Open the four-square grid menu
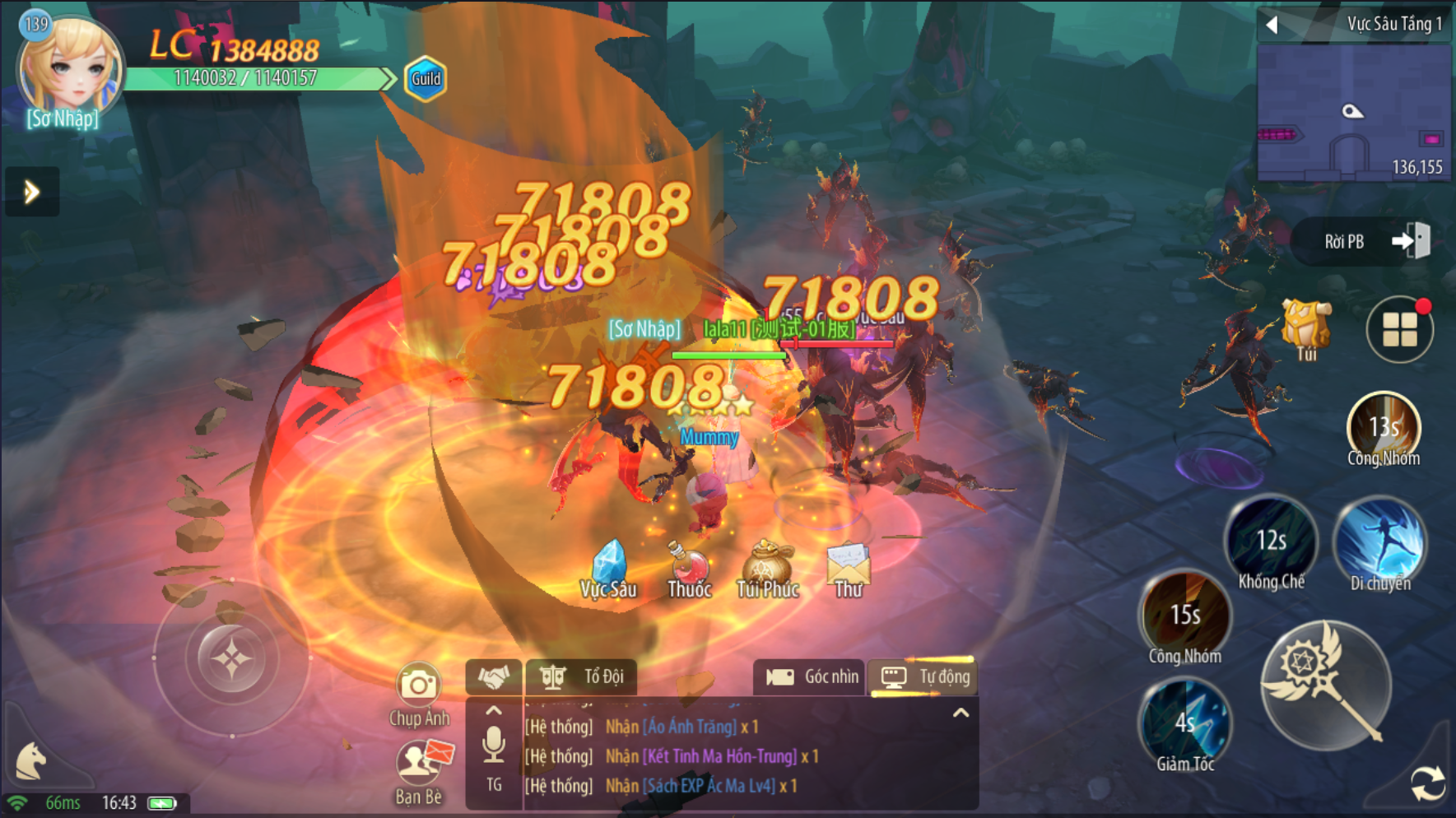Viewport: 1456px width, 818px height. (x=1399, y=330)
